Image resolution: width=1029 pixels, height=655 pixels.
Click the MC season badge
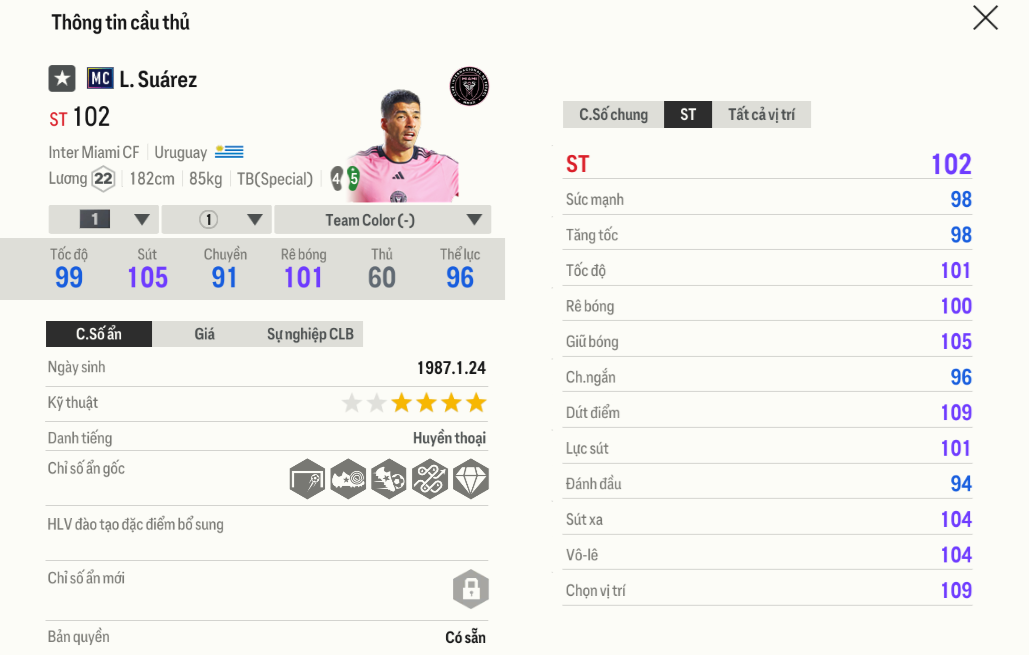[100, 78]
